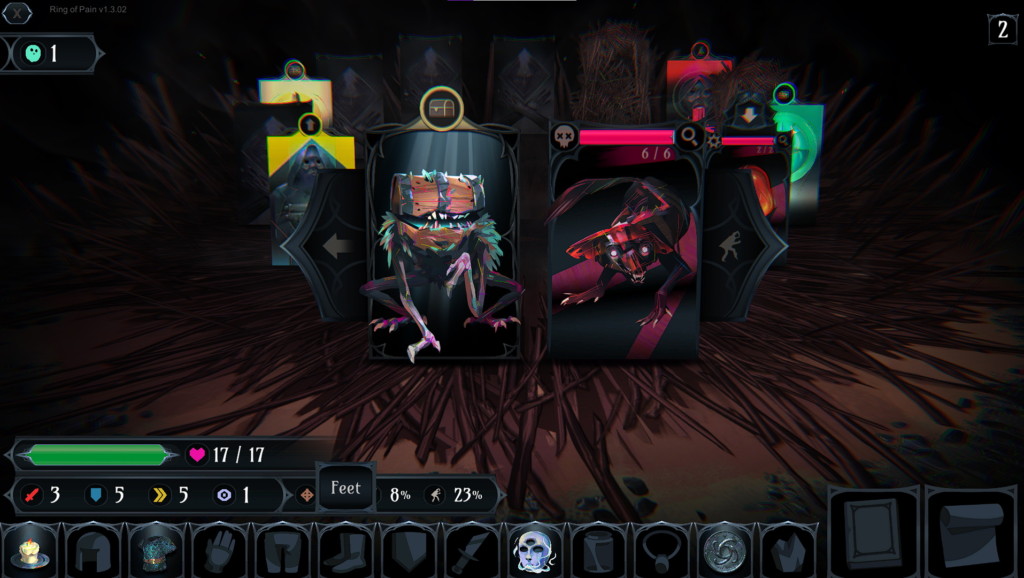Choose the teal chest armor slot
This screenshot has width=1024, height=578.
point(157,551)
